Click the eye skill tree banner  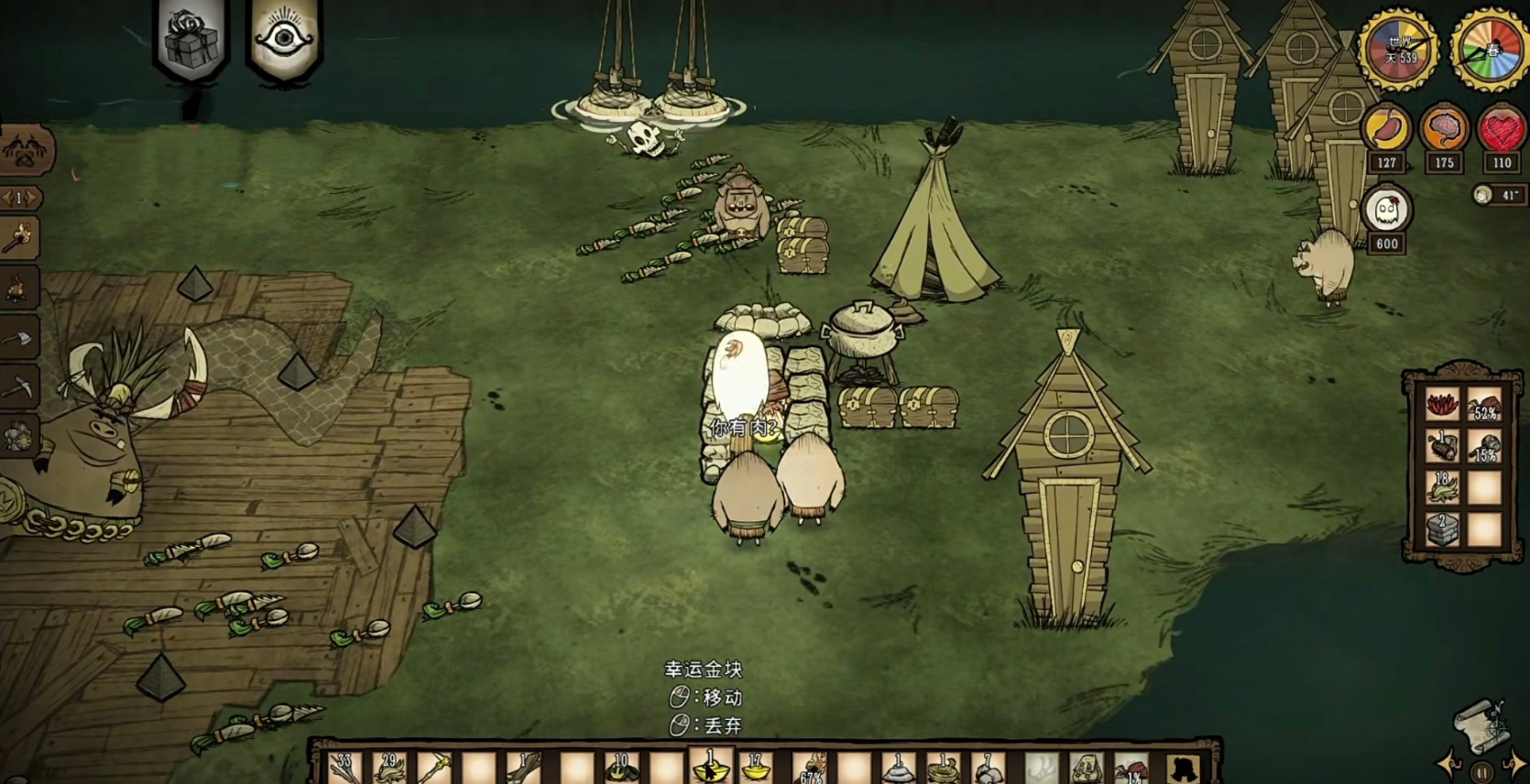pyautogui.click(x=284, y=39)
